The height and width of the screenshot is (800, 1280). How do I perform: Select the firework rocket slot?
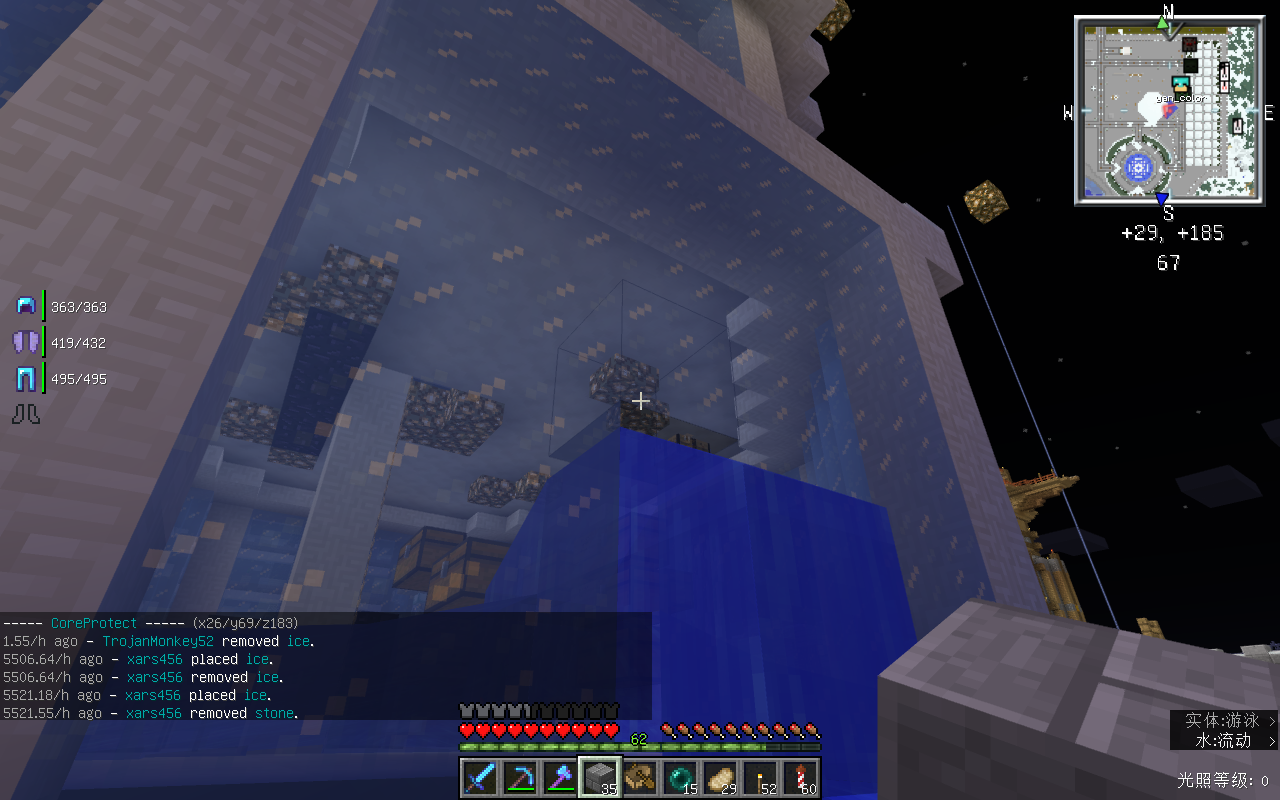pyautogui.click(x=800, y=778)
